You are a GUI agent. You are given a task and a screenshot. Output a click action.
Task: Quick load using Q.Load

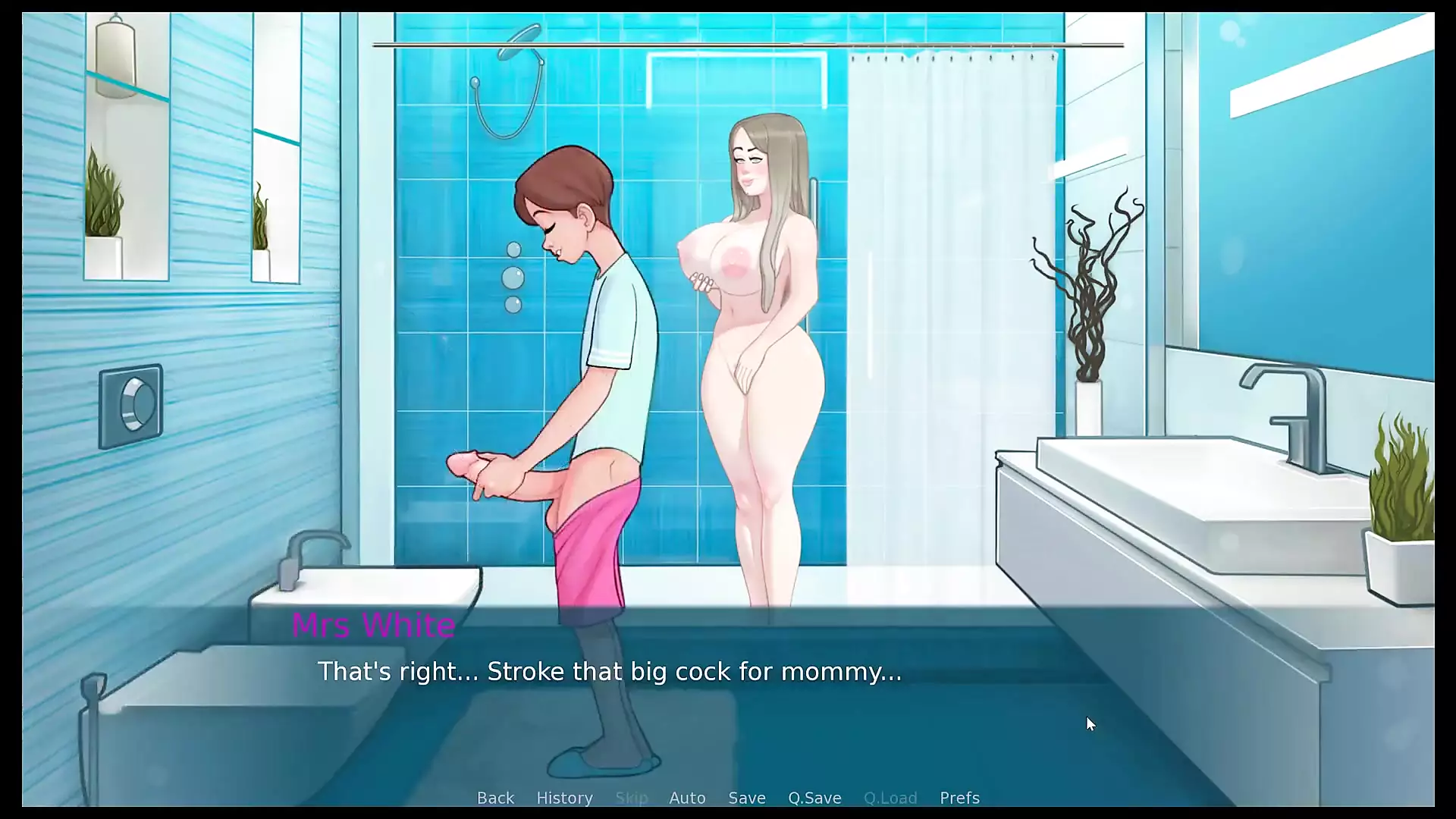890,798
